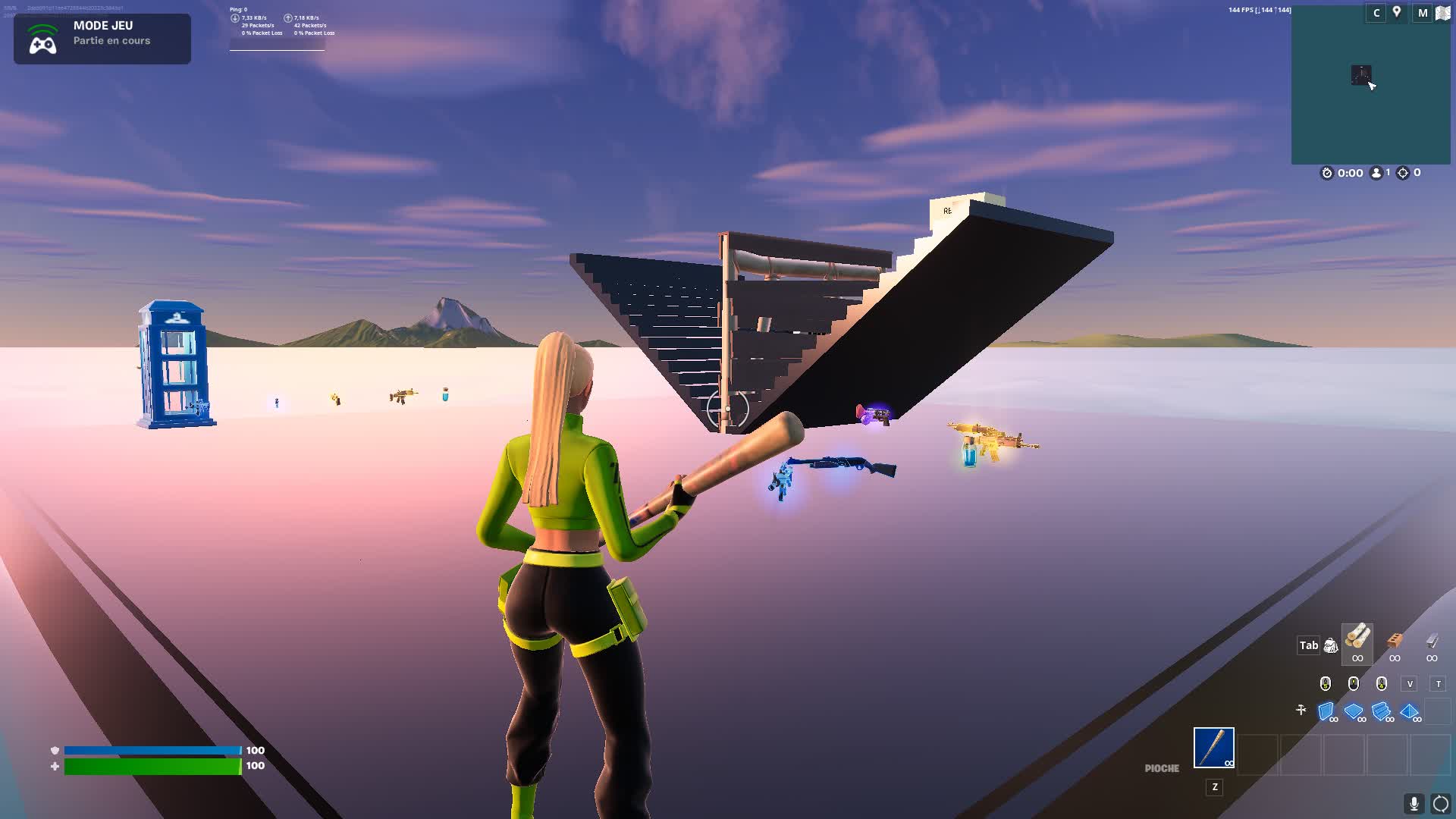This screenshot has width=1456, height=819.
Task: Toggle the circular sync icon bottom right
Action: coord(1440,804)
